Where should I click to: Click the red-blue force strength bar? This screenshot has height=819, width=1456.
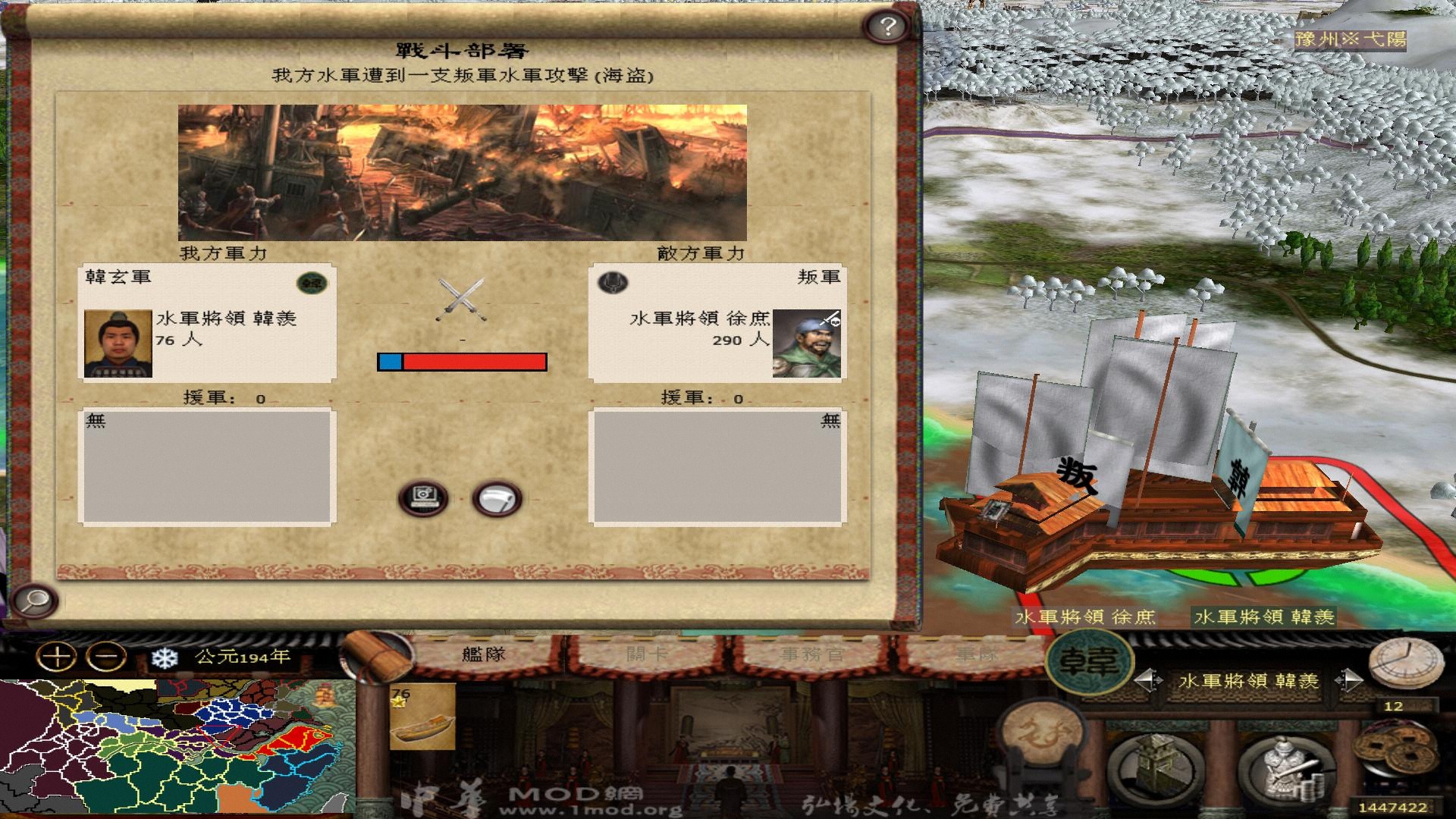coord(462,362)
